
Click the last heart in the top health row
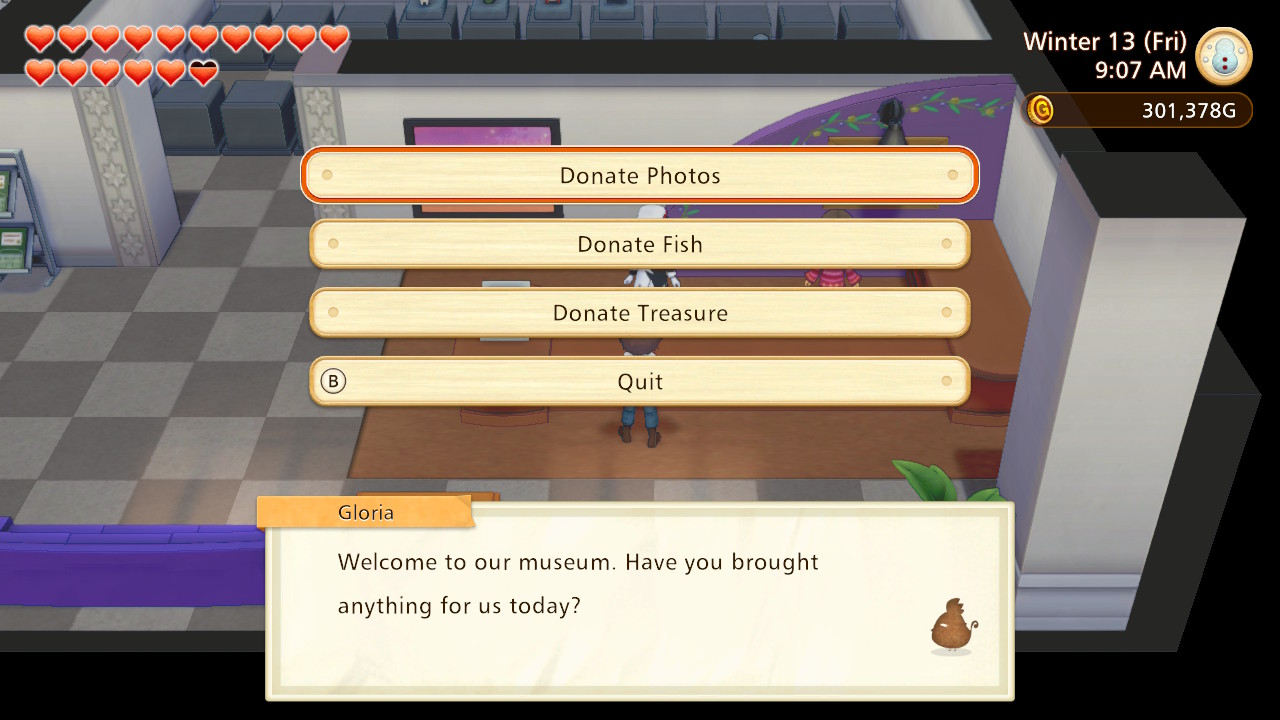(x=336, y=37)
